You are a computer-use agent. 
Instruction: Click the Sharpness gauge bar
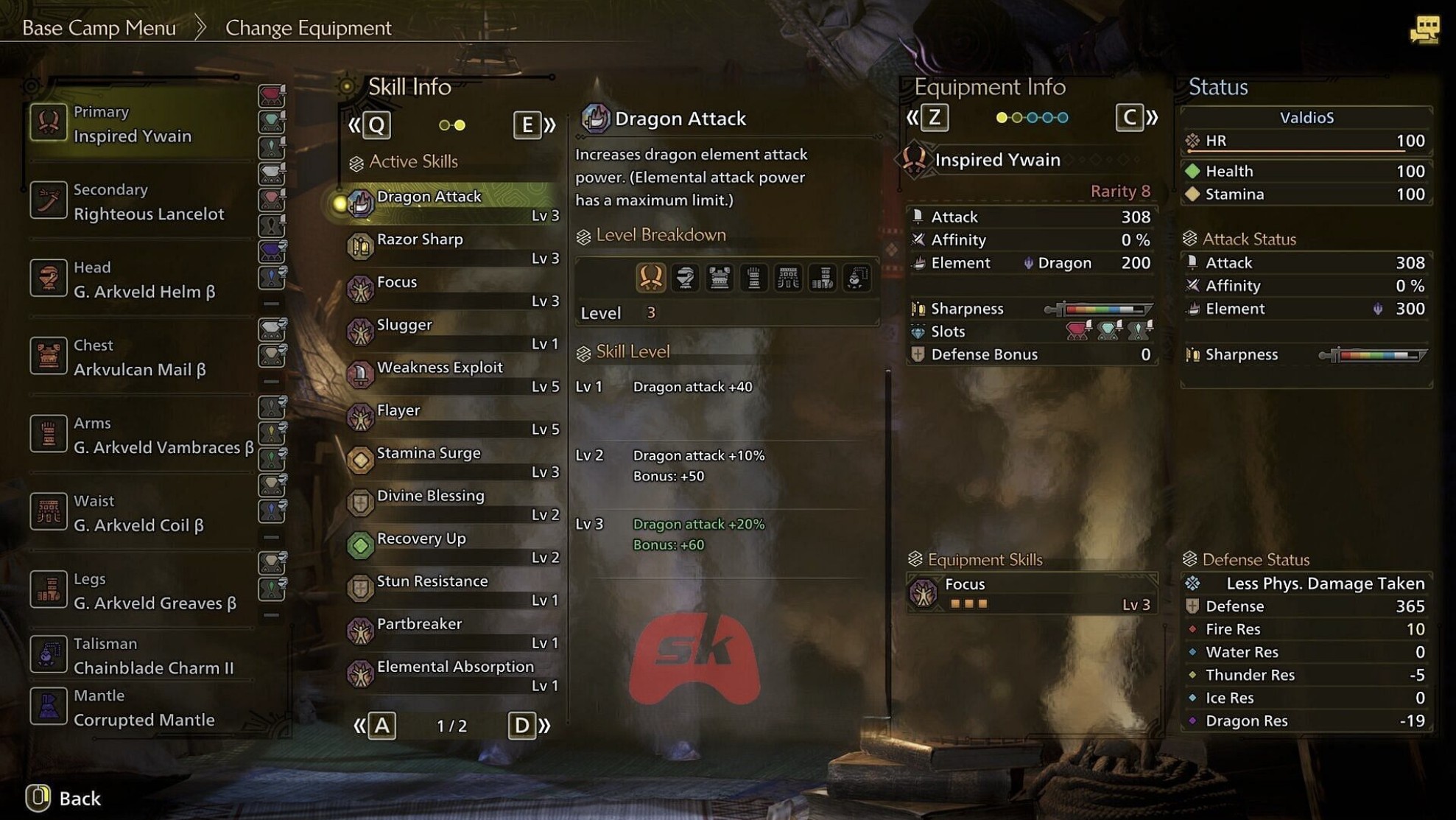pyautogui.click(x=1105, y=308)
